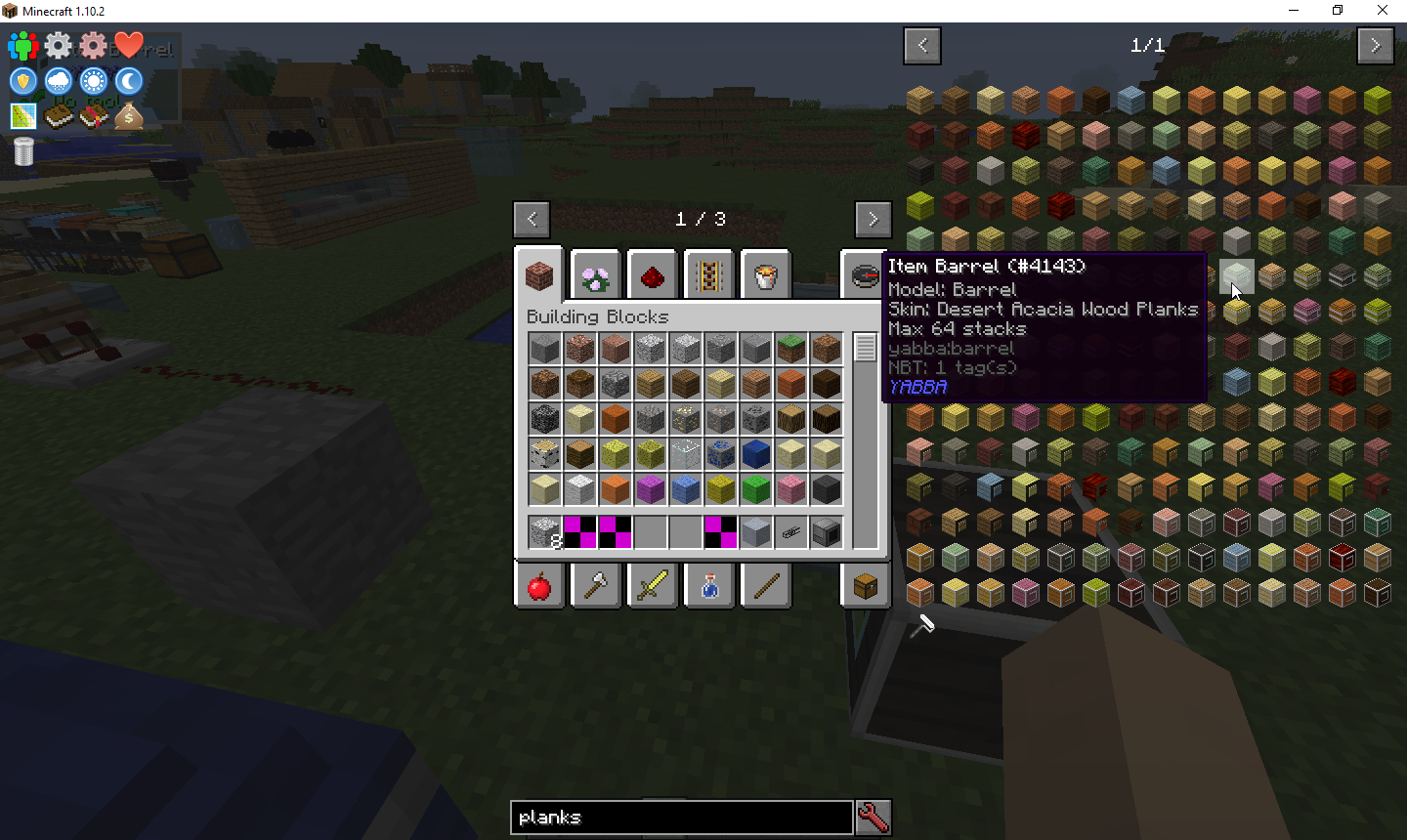
Task: Click the planks search text field
Action: 681,818
